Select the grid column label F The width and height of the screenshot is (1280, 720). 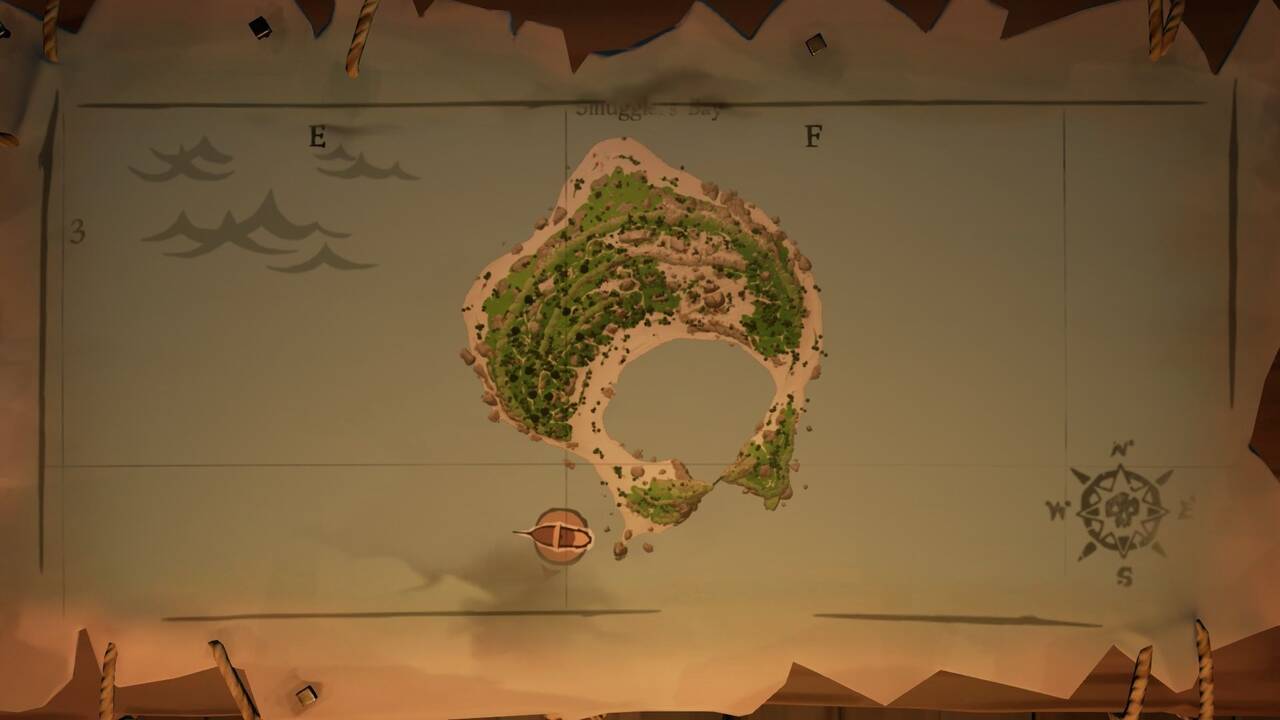813,133
